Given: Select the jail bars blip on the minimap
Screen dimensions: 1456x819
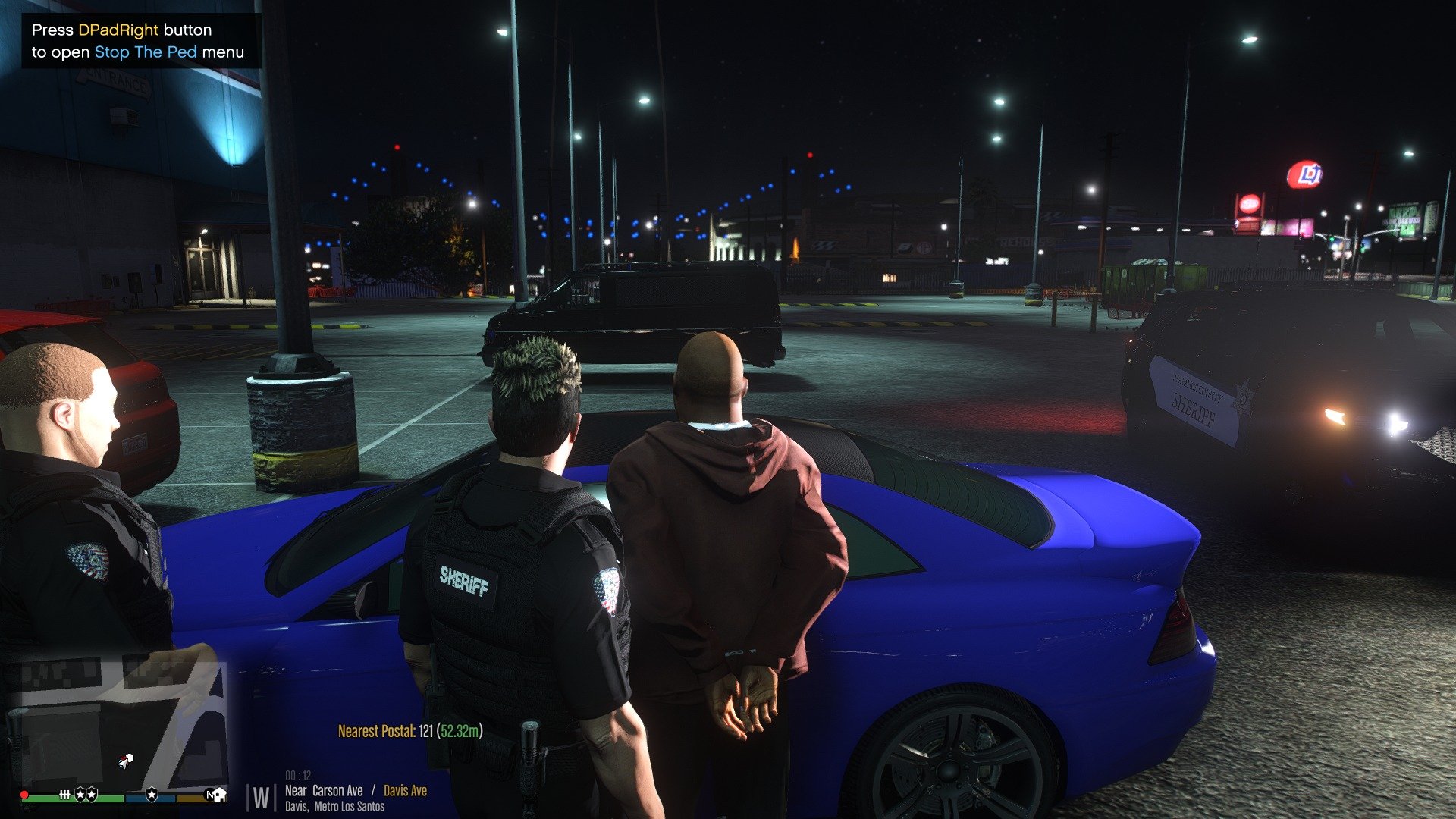Looking at the screenshot, I should tap(65, 794).
